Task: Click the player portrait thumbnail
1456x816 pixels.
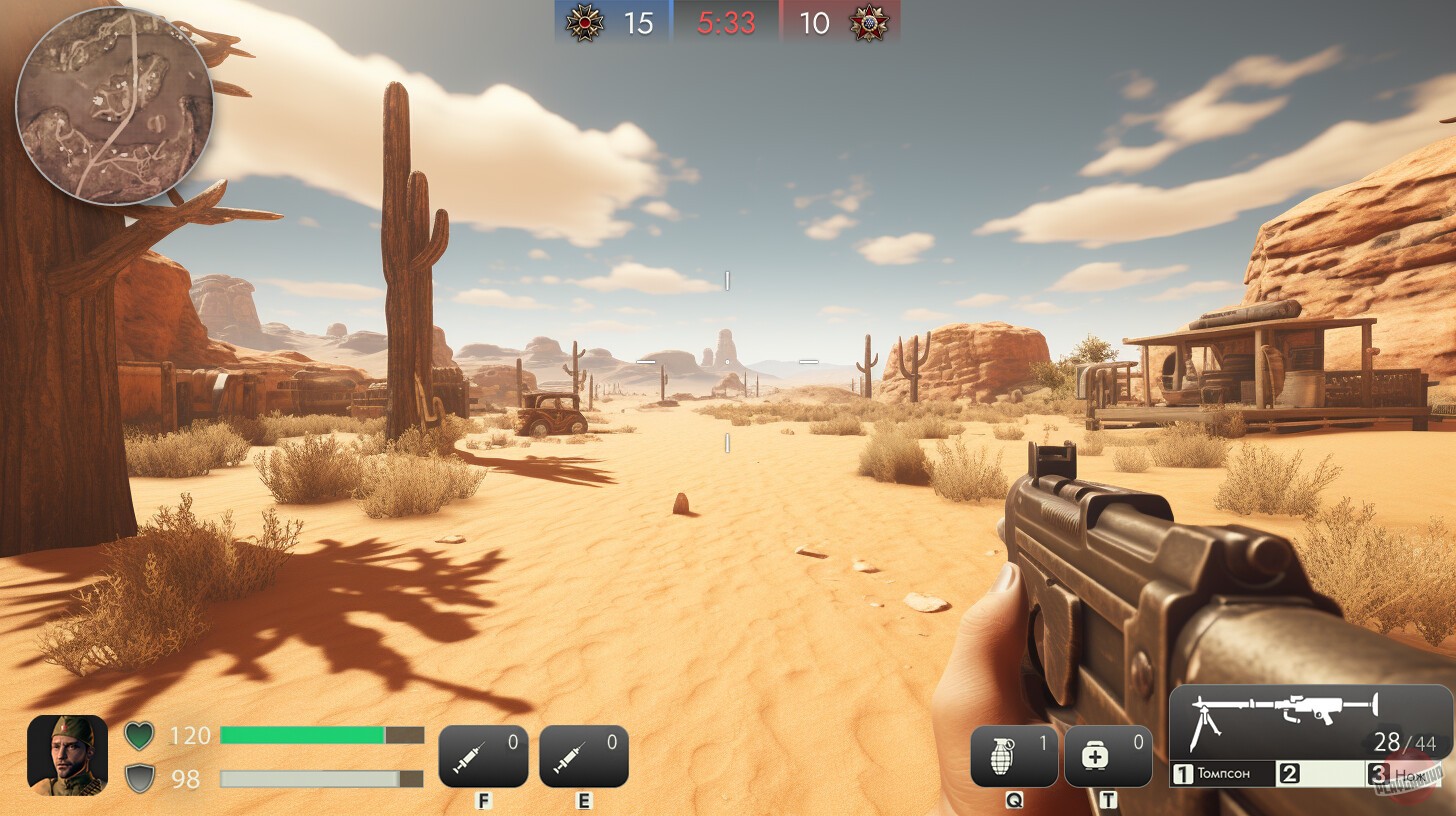Action: point(66,755)
